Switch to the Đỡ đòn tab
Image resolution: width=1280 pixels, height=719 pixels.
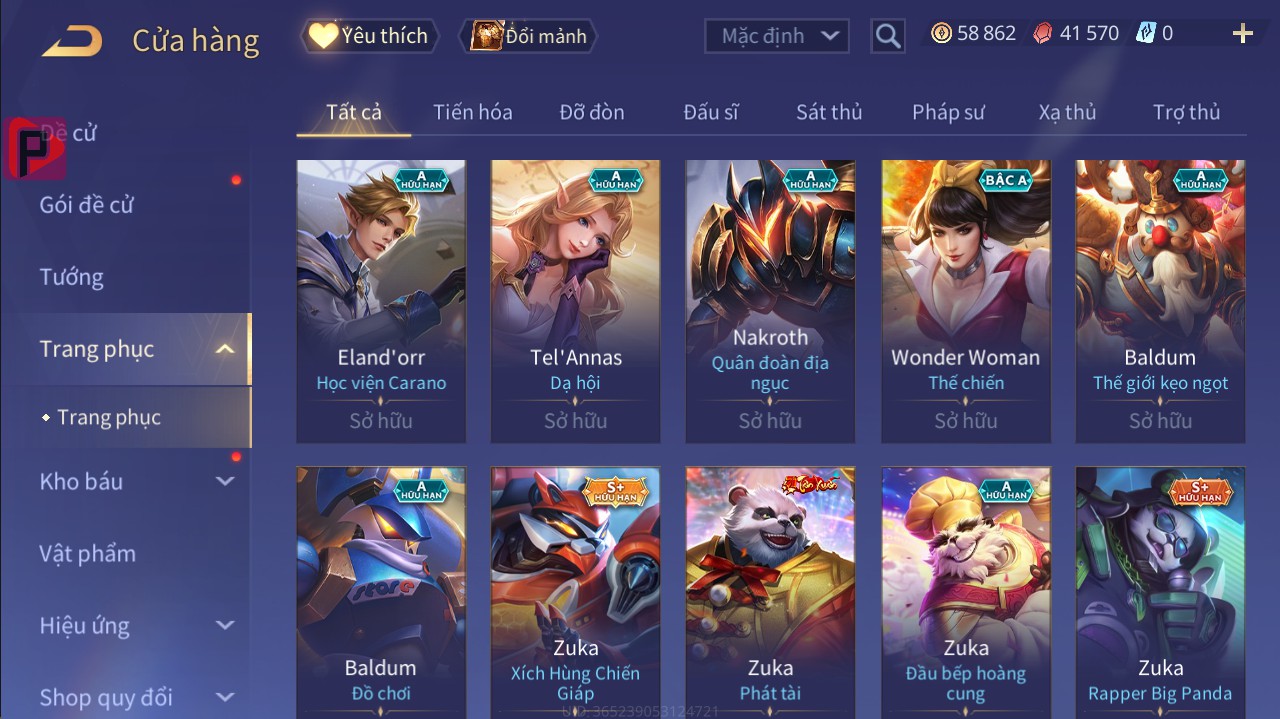tap(592, 112)
